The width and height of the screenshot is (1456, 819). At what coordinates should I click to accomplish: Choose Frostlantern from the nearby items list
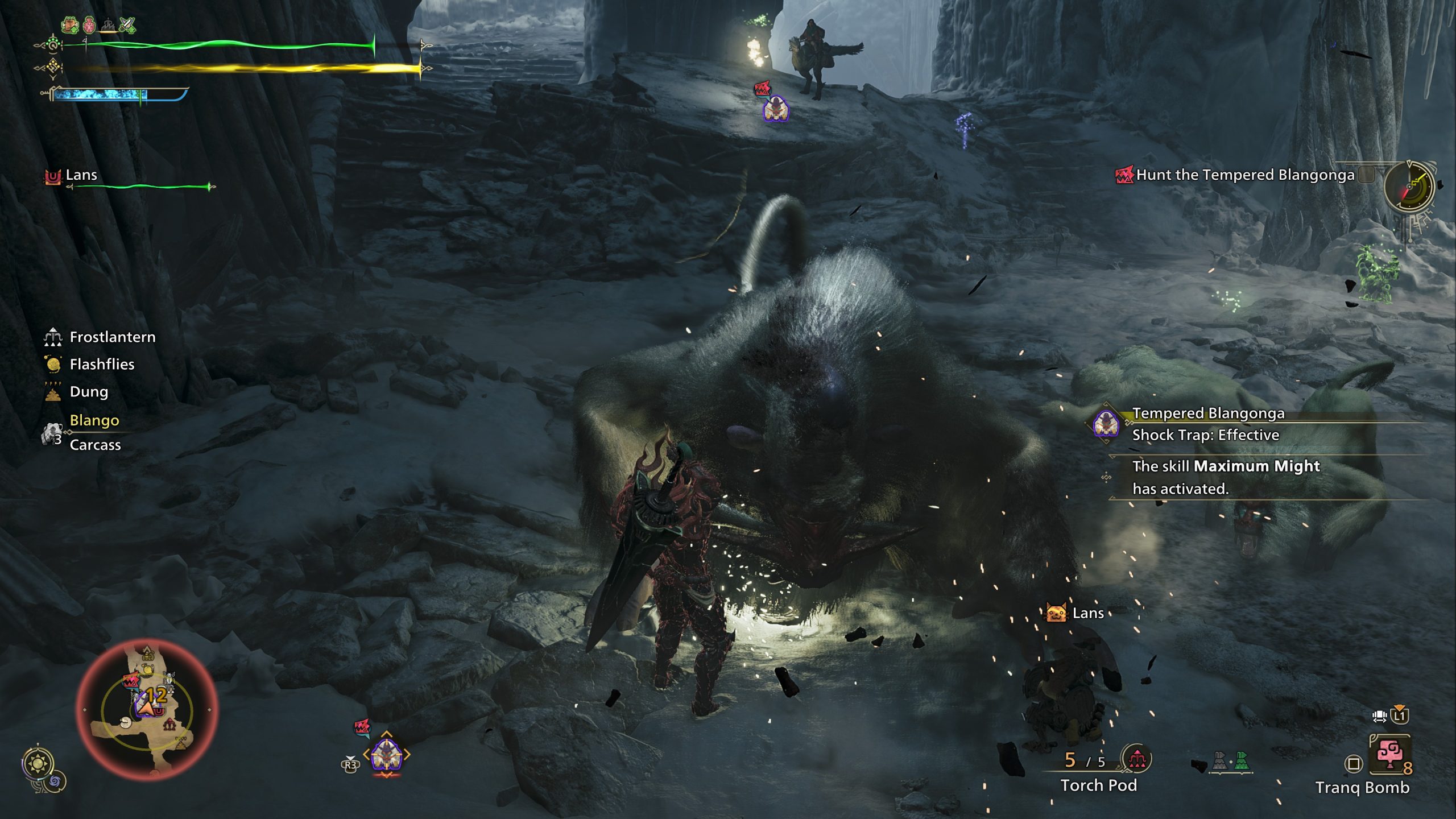point(112,337)
